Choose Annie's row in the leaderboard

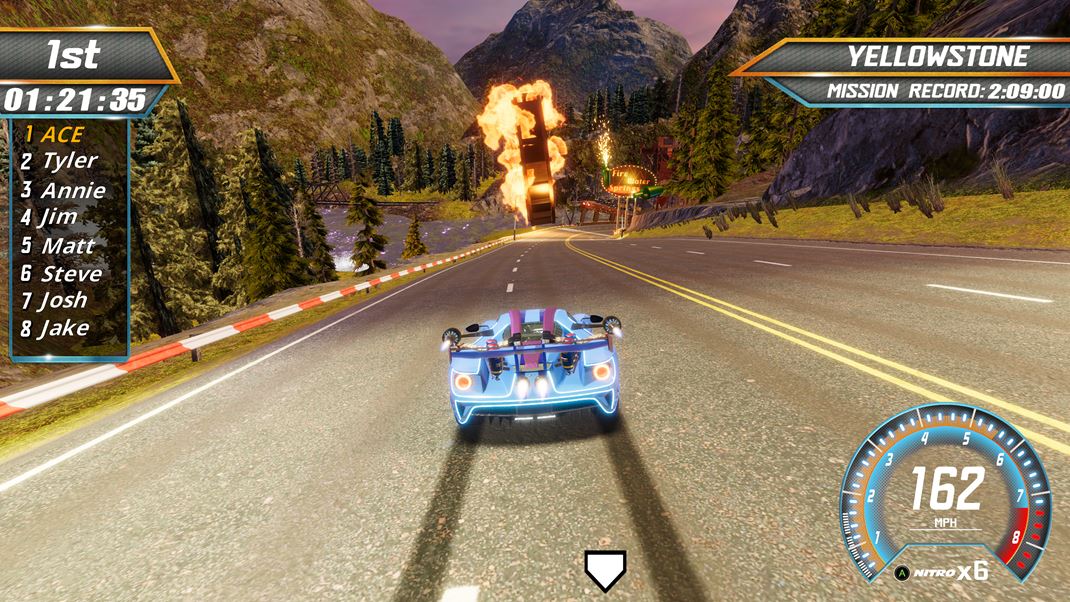coord(62,189)
